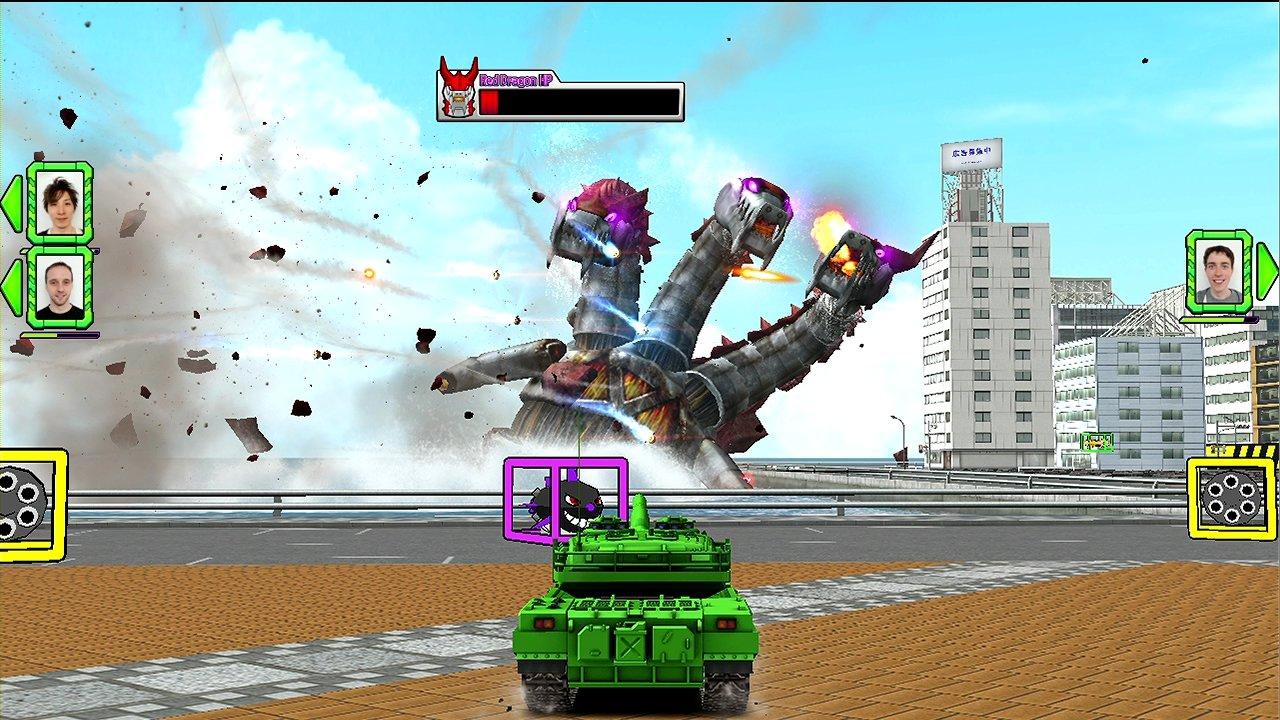Toggle the lower-left player portrait frame
Image resolution: width=1280 pixels, height=720 pixels.
pos(58,287)
